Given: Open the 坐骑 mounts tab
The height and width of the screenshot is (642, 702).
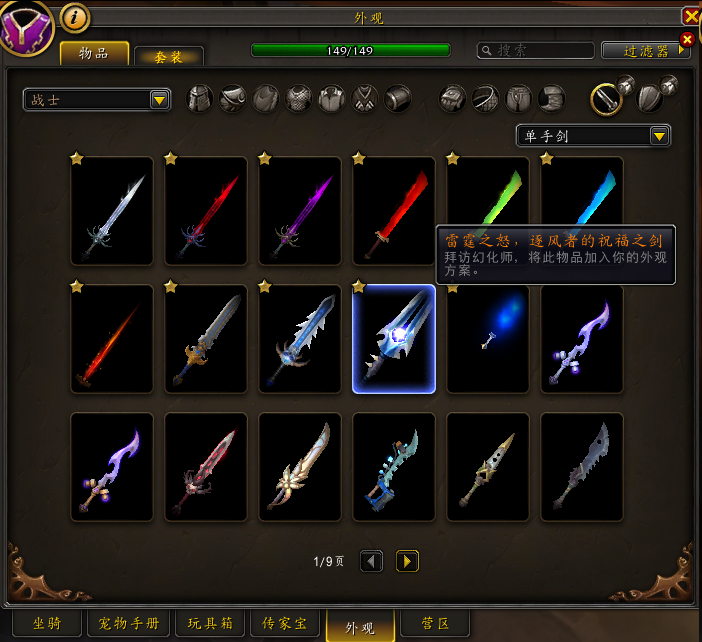Looking at the screenshot, I should (x=47, y=624).
